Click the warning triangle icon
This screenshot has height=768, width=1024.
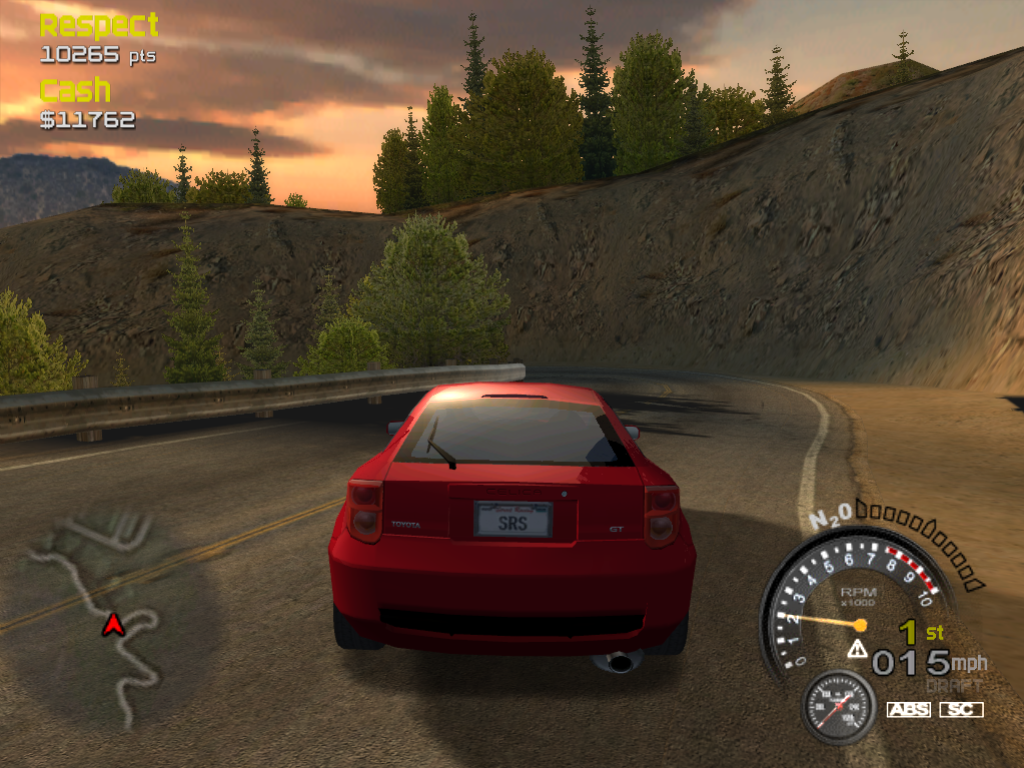pyautogui.click(x=857, y=649)
